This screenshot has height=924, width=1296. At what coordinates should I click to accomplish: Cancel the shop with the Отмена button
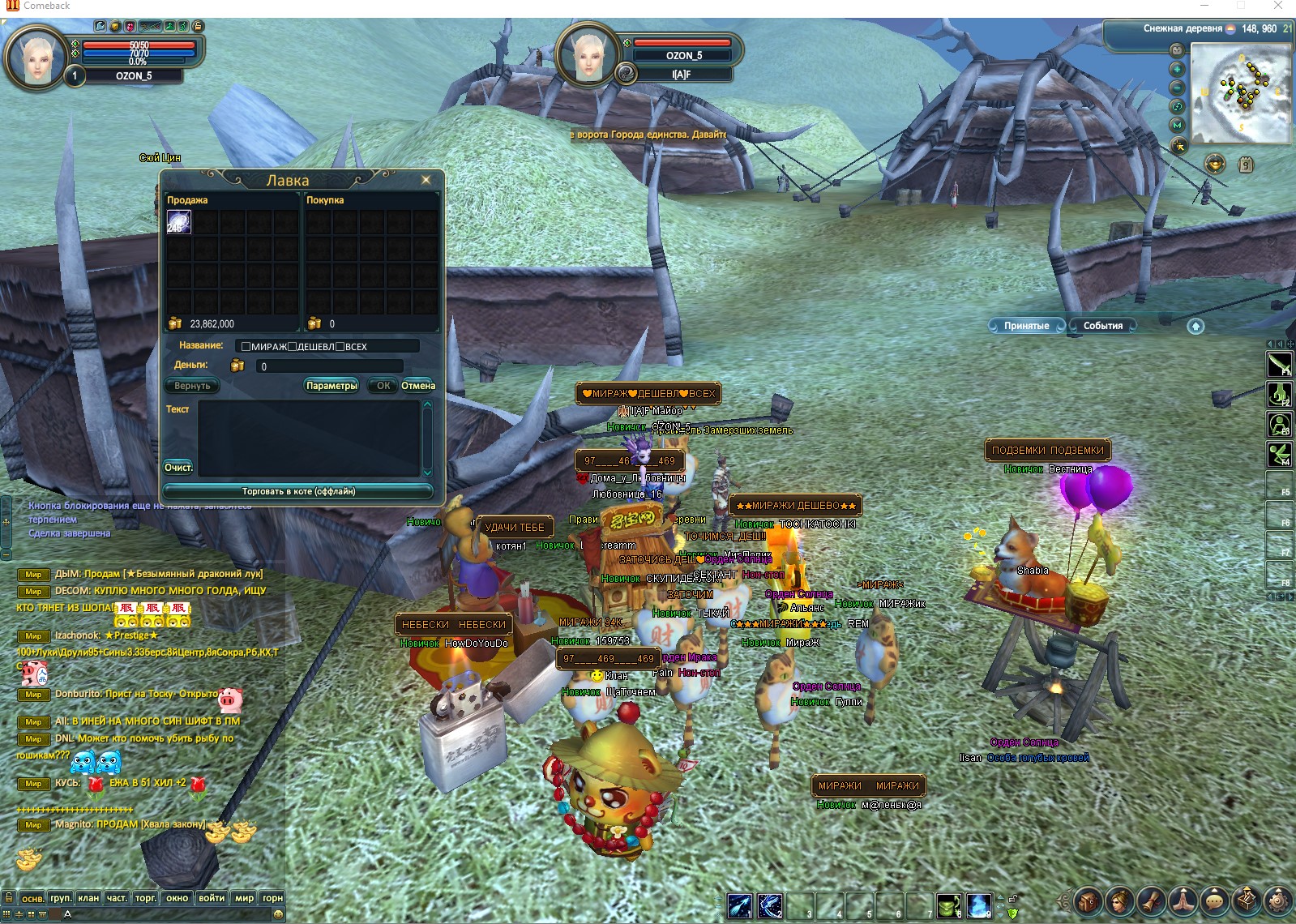point(418,386)
